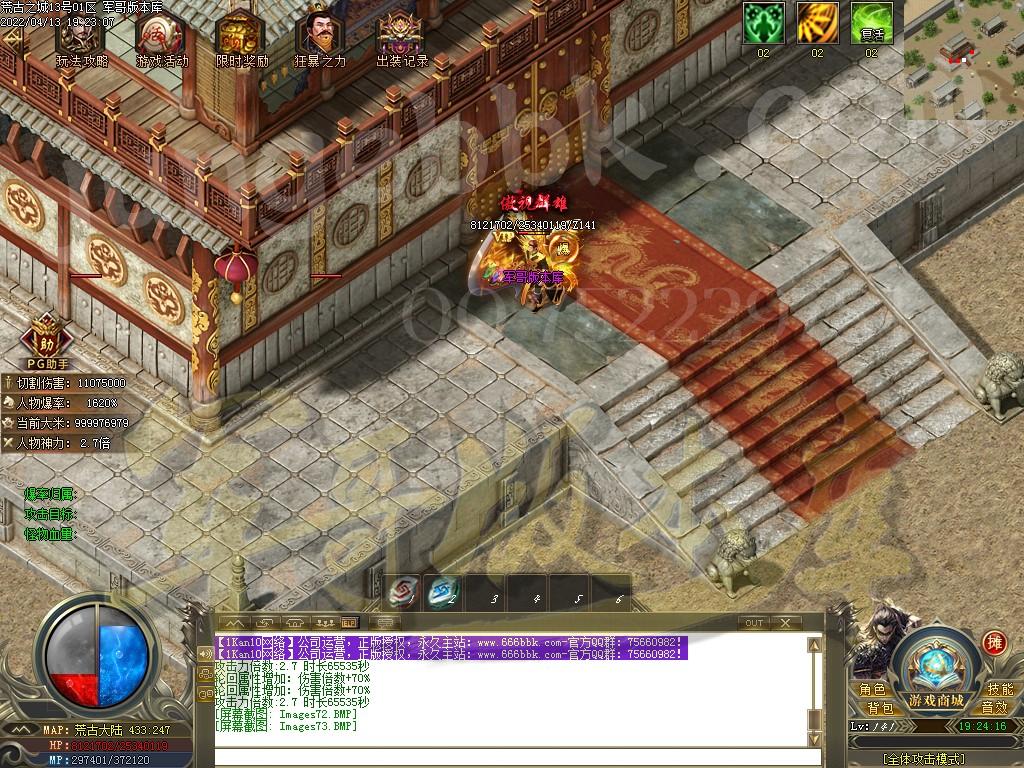
Task: Open the minimap in the corner
Action: tap(963, 62)
